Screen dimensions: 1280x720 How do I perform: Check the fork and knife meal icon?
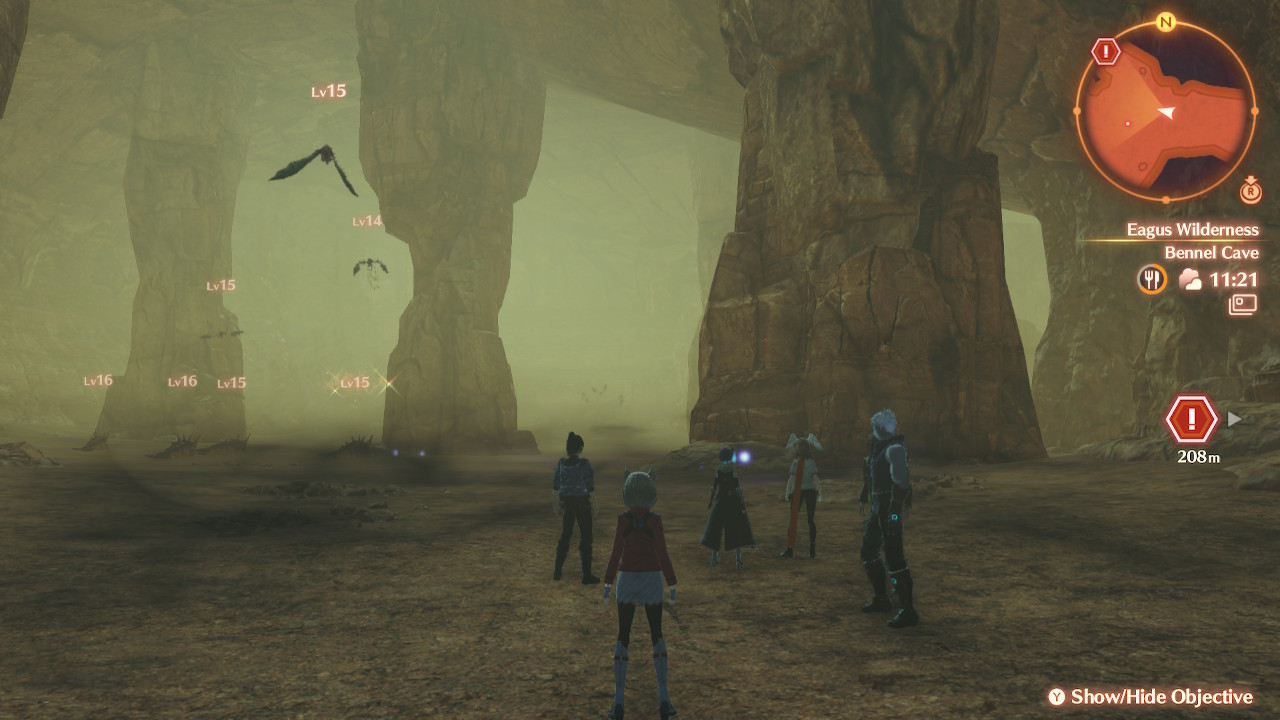(x=1152, y=279)
